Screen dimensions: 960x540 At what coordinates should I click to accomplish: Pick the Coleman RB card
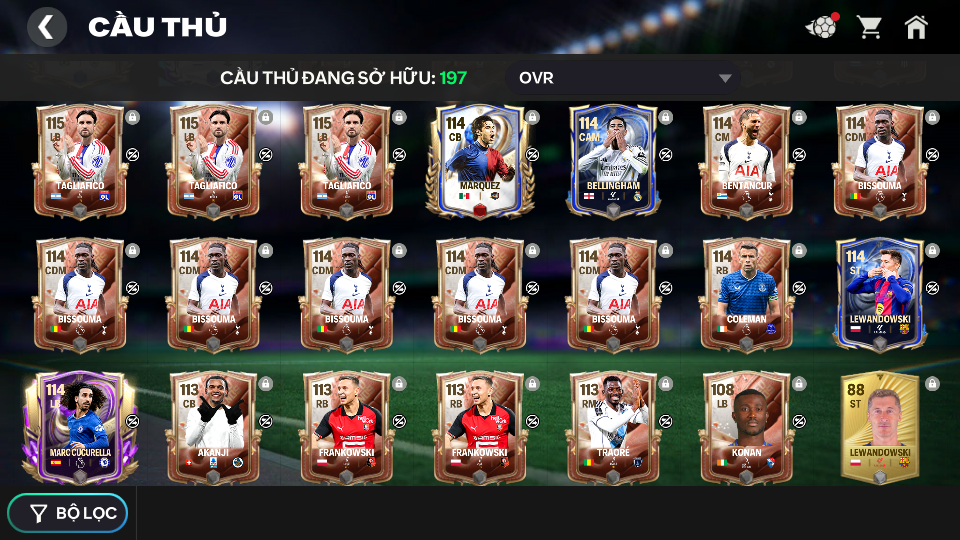click(x=746, y=294)
